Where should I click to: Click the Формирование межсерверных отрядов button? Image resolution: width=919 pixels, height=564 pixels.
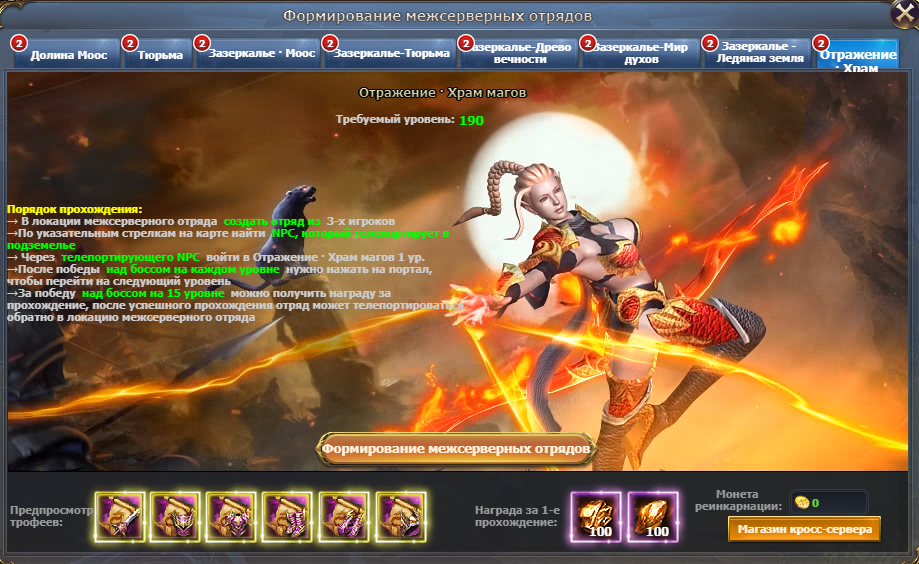point(458,449)
